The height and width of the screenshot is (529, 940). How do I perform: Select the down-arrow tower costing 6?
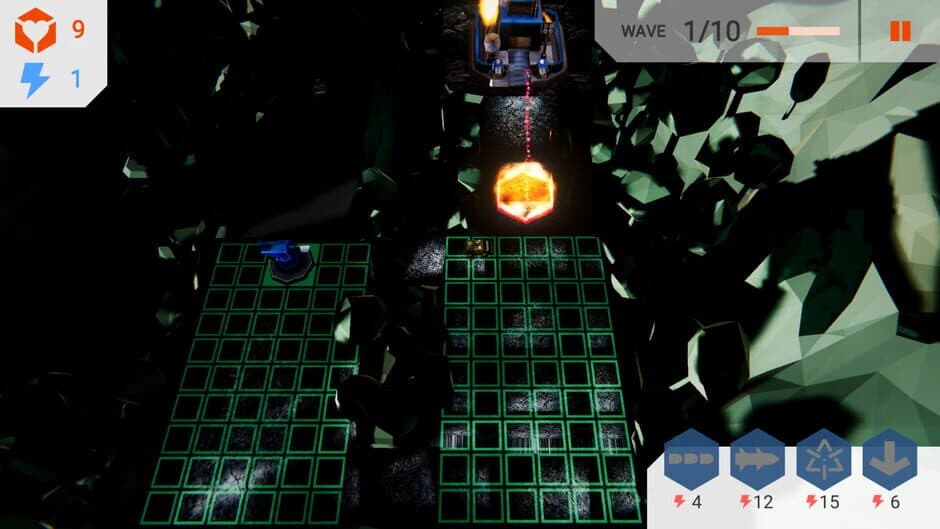[889, 461]
